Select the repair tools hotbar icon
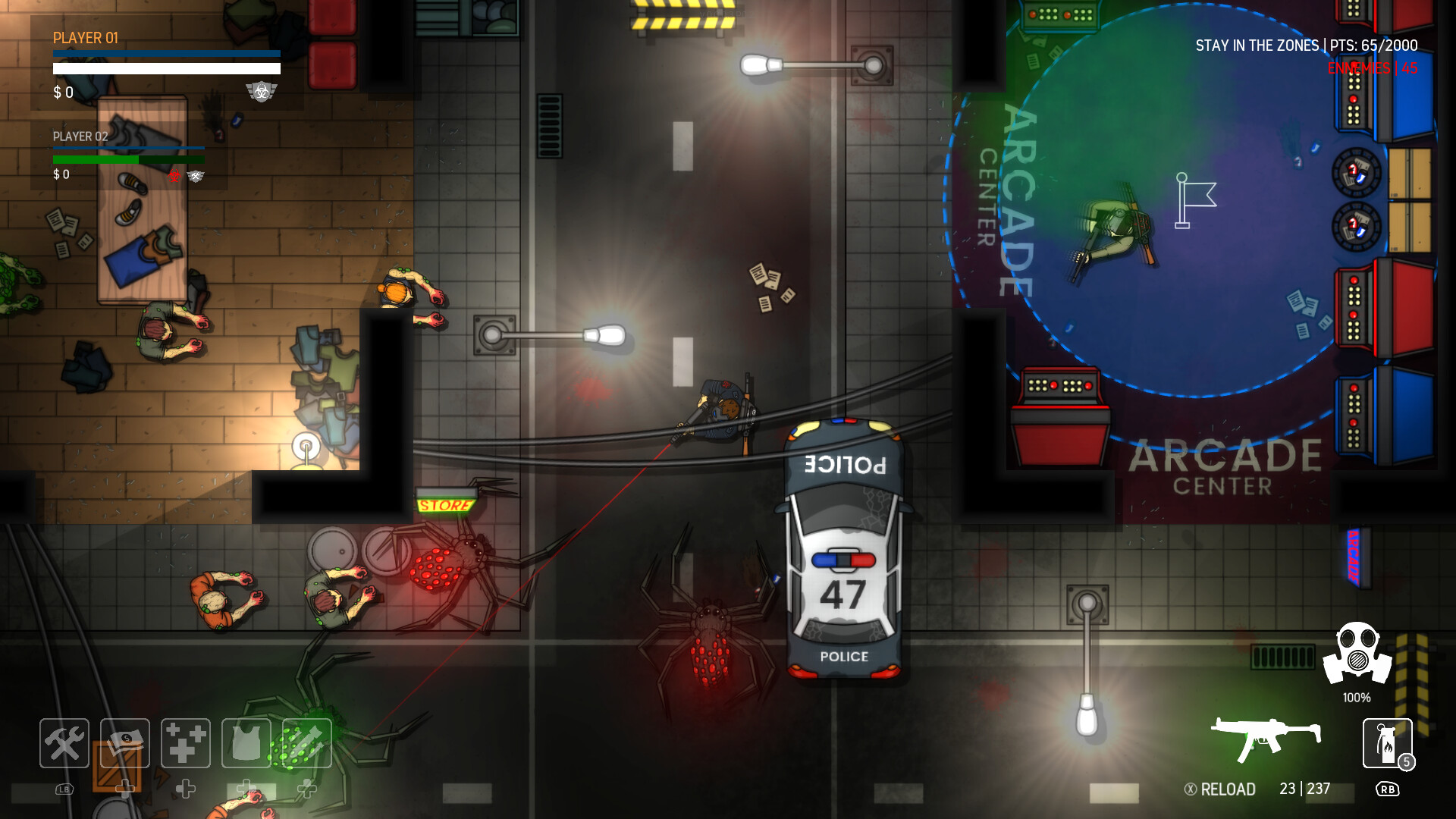This screenshot has width=1456, height=819. [64, 743]
